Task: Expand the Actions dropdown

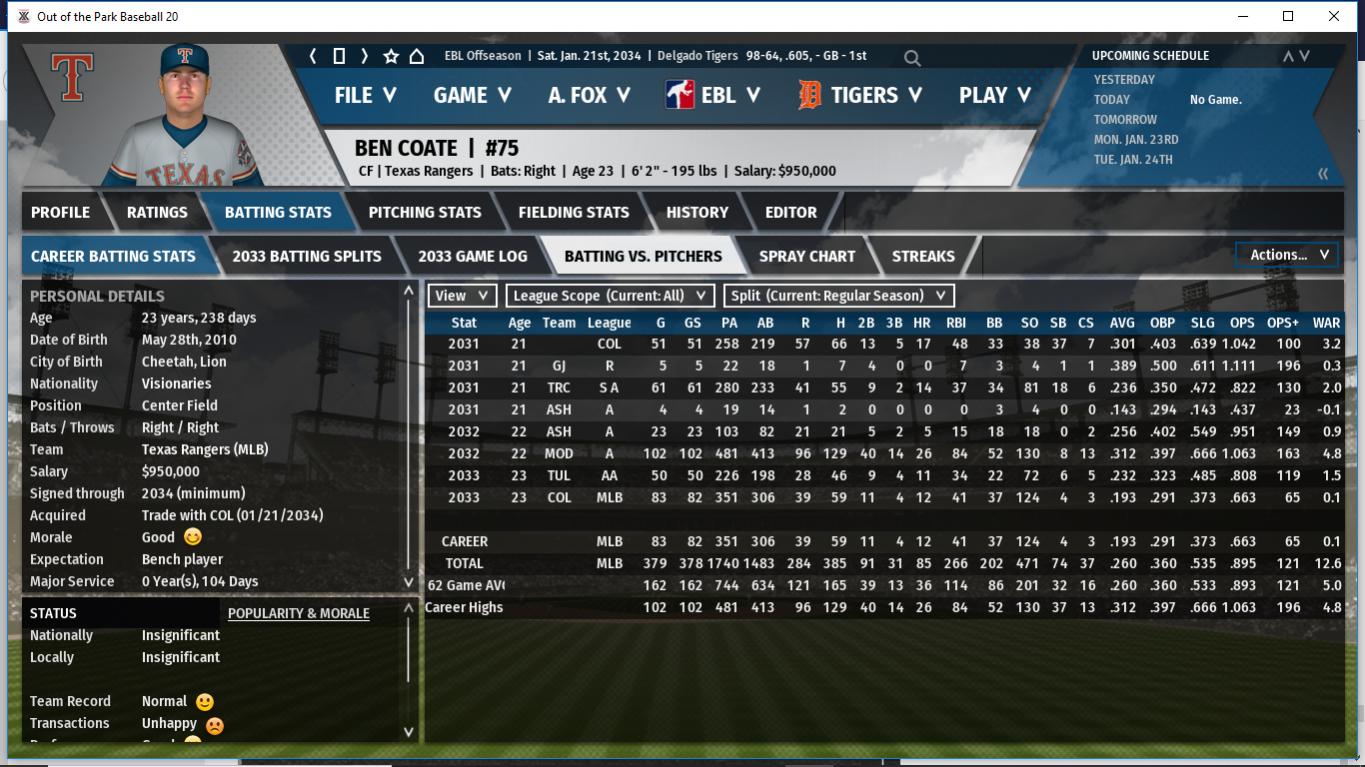Action: [1288, 255]
